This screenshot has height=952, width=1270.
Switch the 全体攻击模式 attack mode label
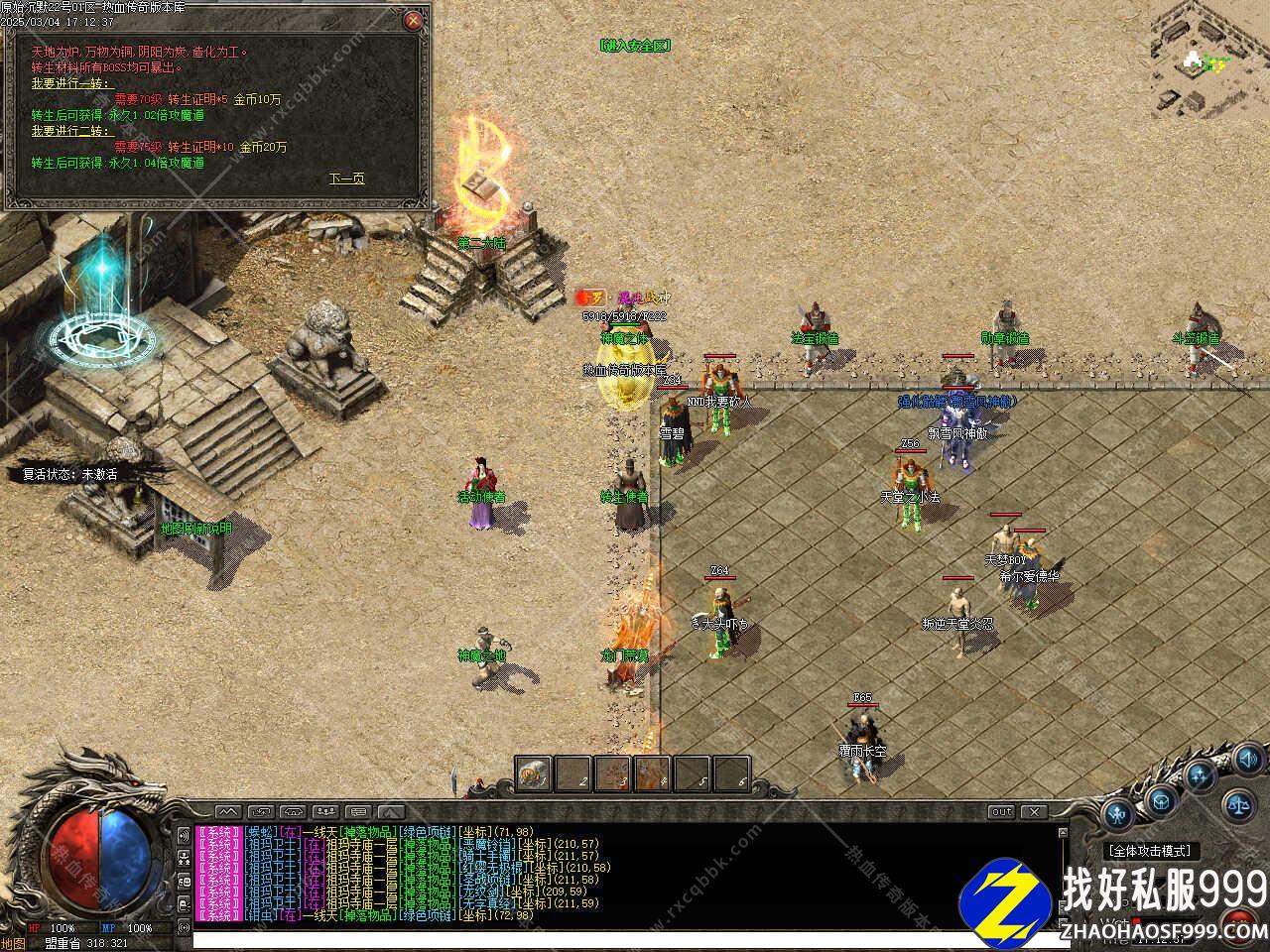point(1150,851)
